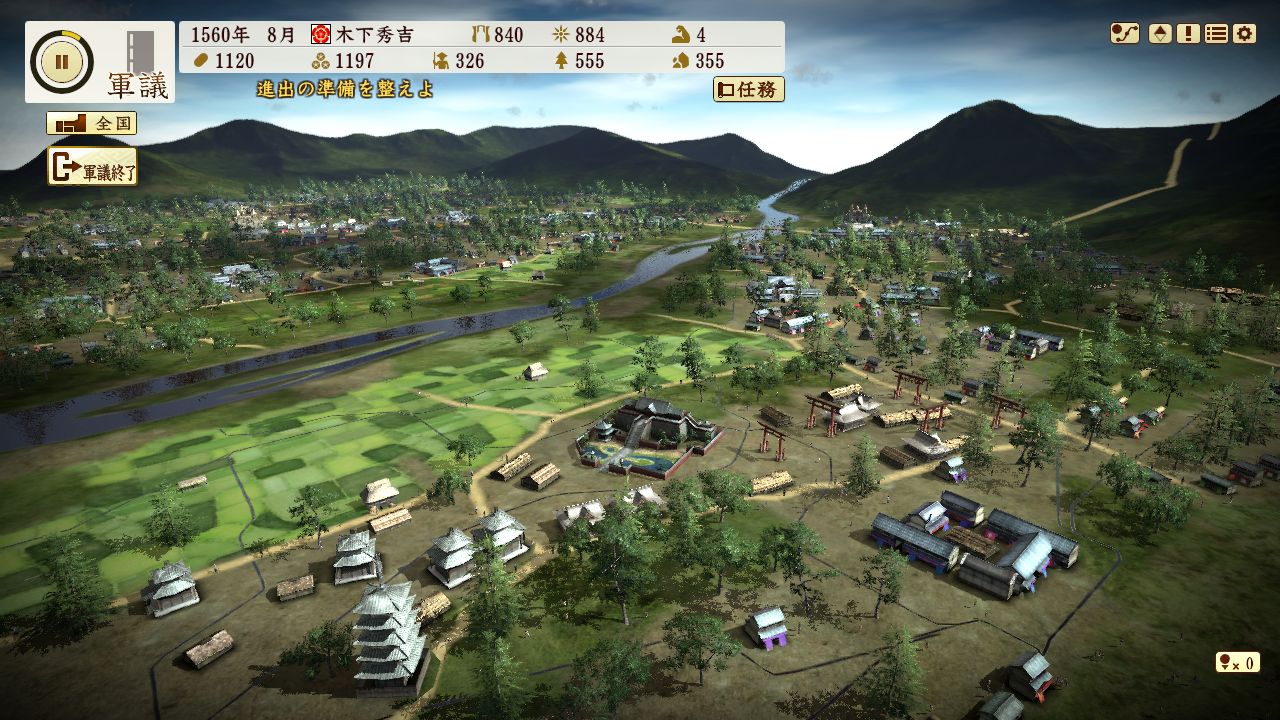Toggle the camera elevation diamond icon
Screen dimensions: 1280x720
click(x=1159, y=32)
